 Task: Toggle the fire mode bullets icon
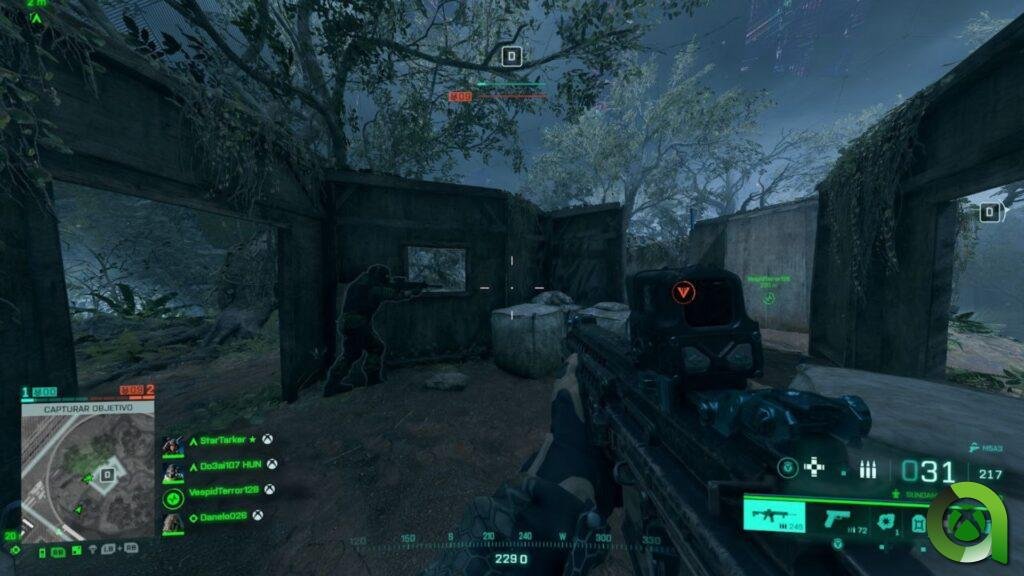868,468
